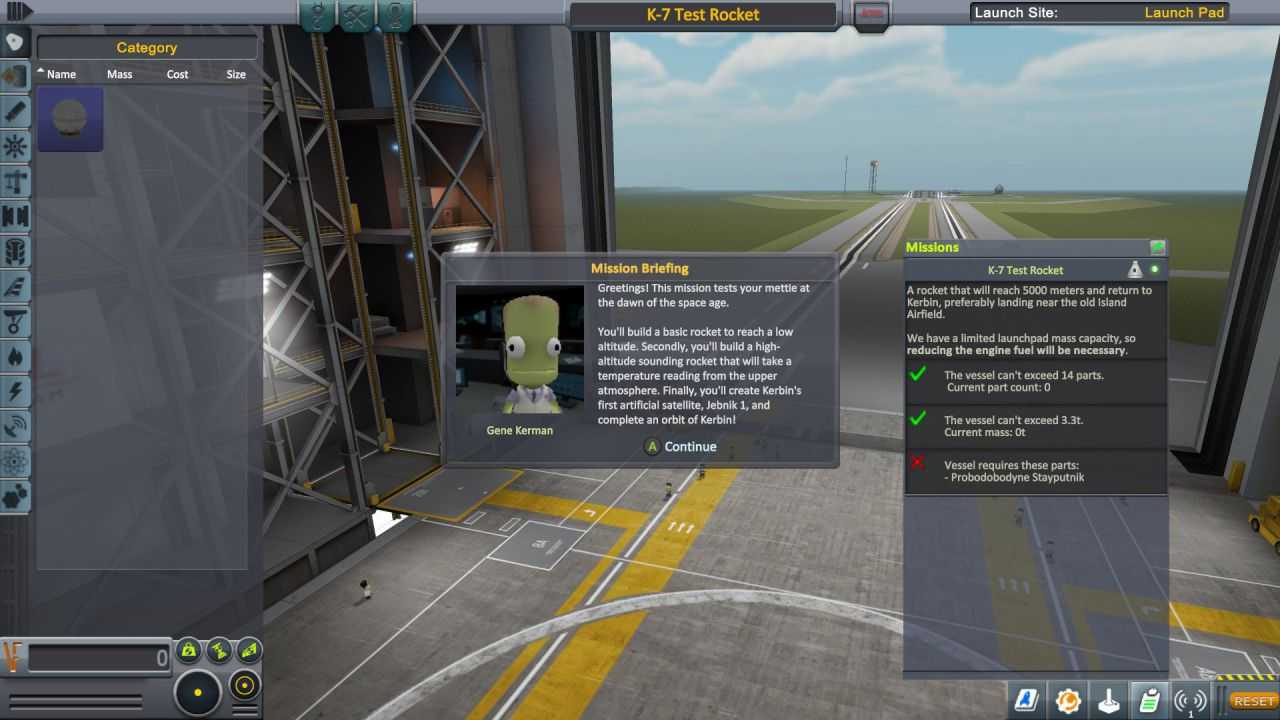Click the RESET button
1280x720 pixels.
pyautogui.click(x=1252, y=701)
